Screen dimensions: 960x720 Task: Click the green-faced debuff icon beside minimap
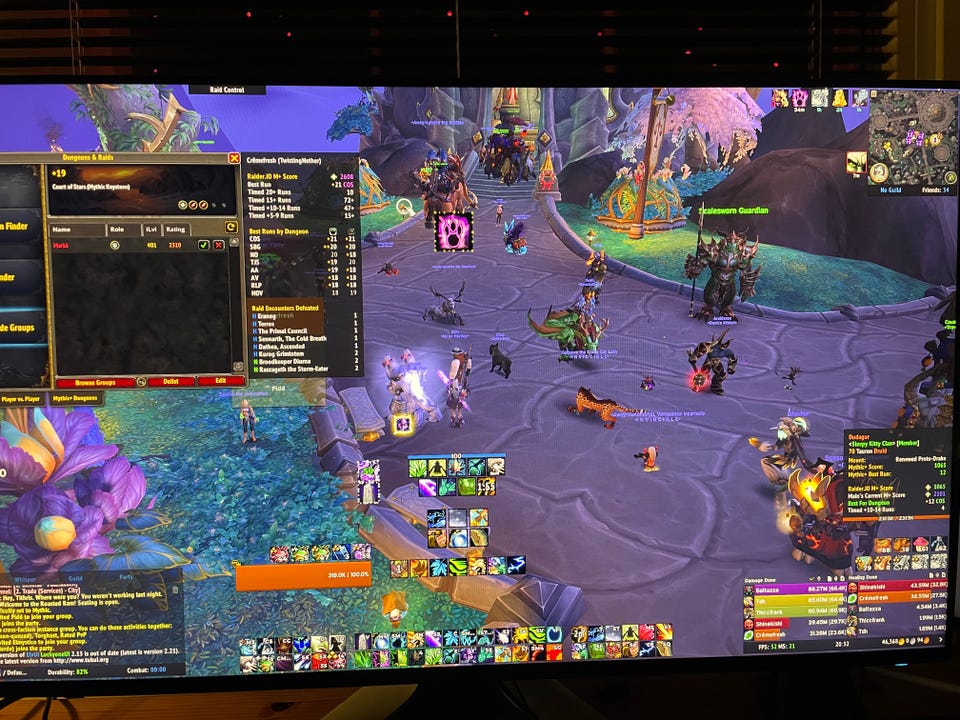point(856,162)
